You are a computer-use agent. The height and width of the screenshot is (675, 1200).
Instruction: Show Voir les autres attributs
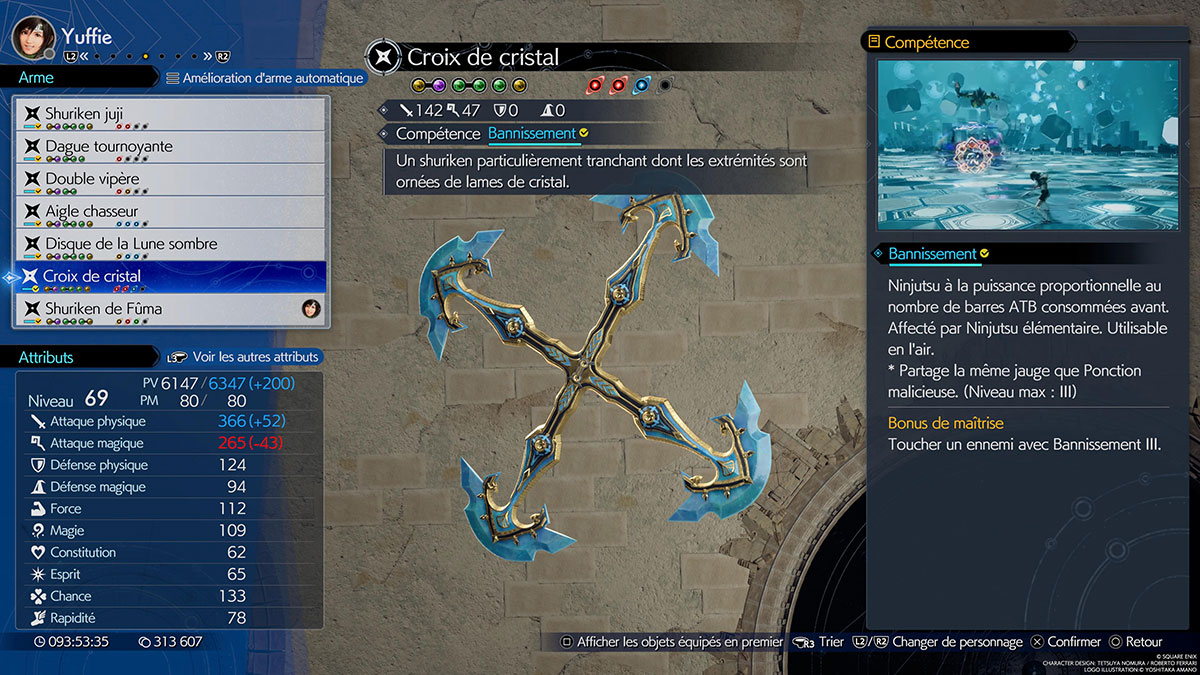click(x=244, y=357)
